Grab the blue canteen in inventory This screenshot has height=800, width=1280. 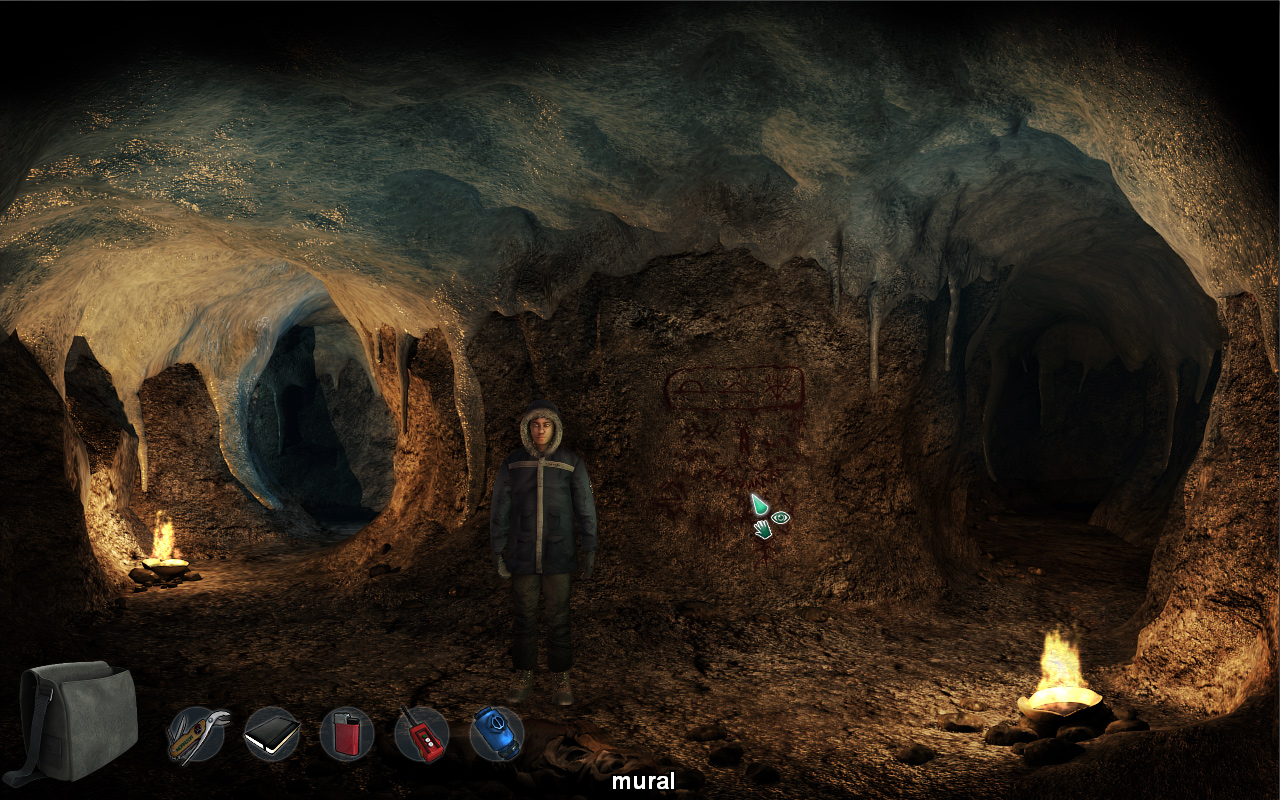(496, 735)
